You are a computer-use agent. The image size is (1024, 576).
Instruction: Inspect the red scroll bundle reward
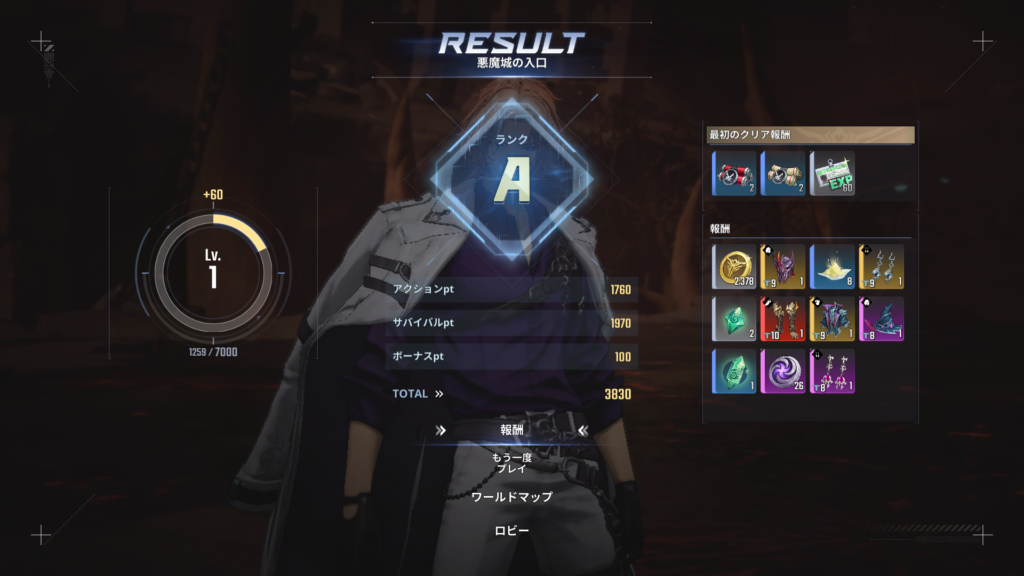coord(735,173)
